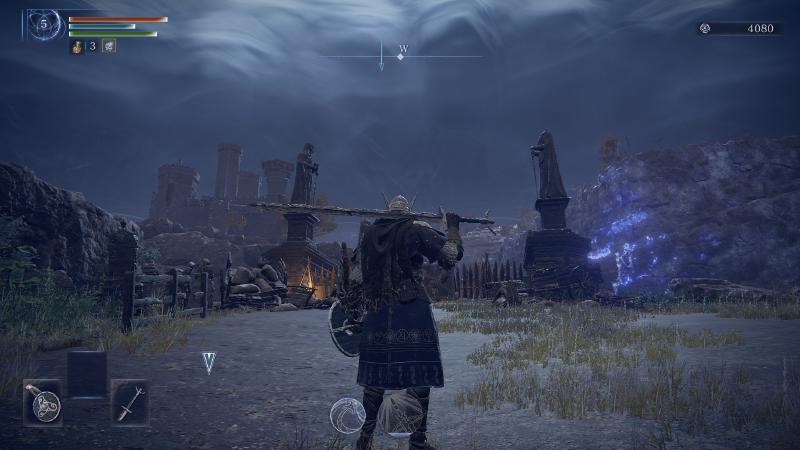Select the healing flask icon

77,46
